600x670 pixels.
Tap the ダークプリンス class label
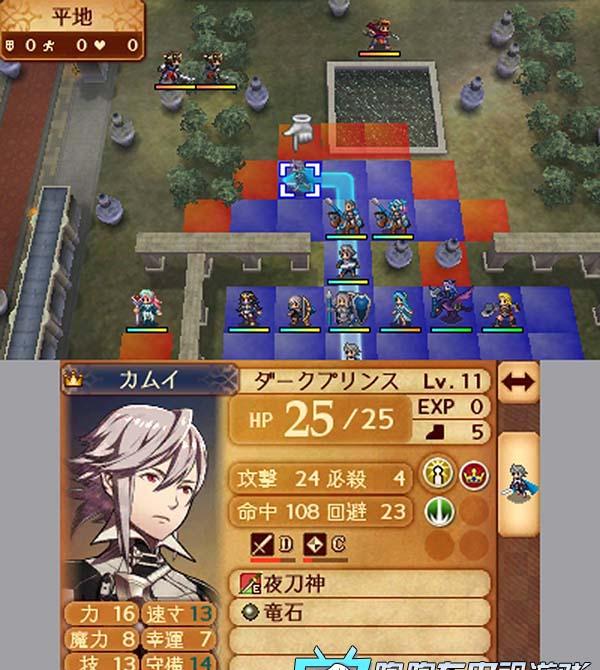click(x=340, y=381)
